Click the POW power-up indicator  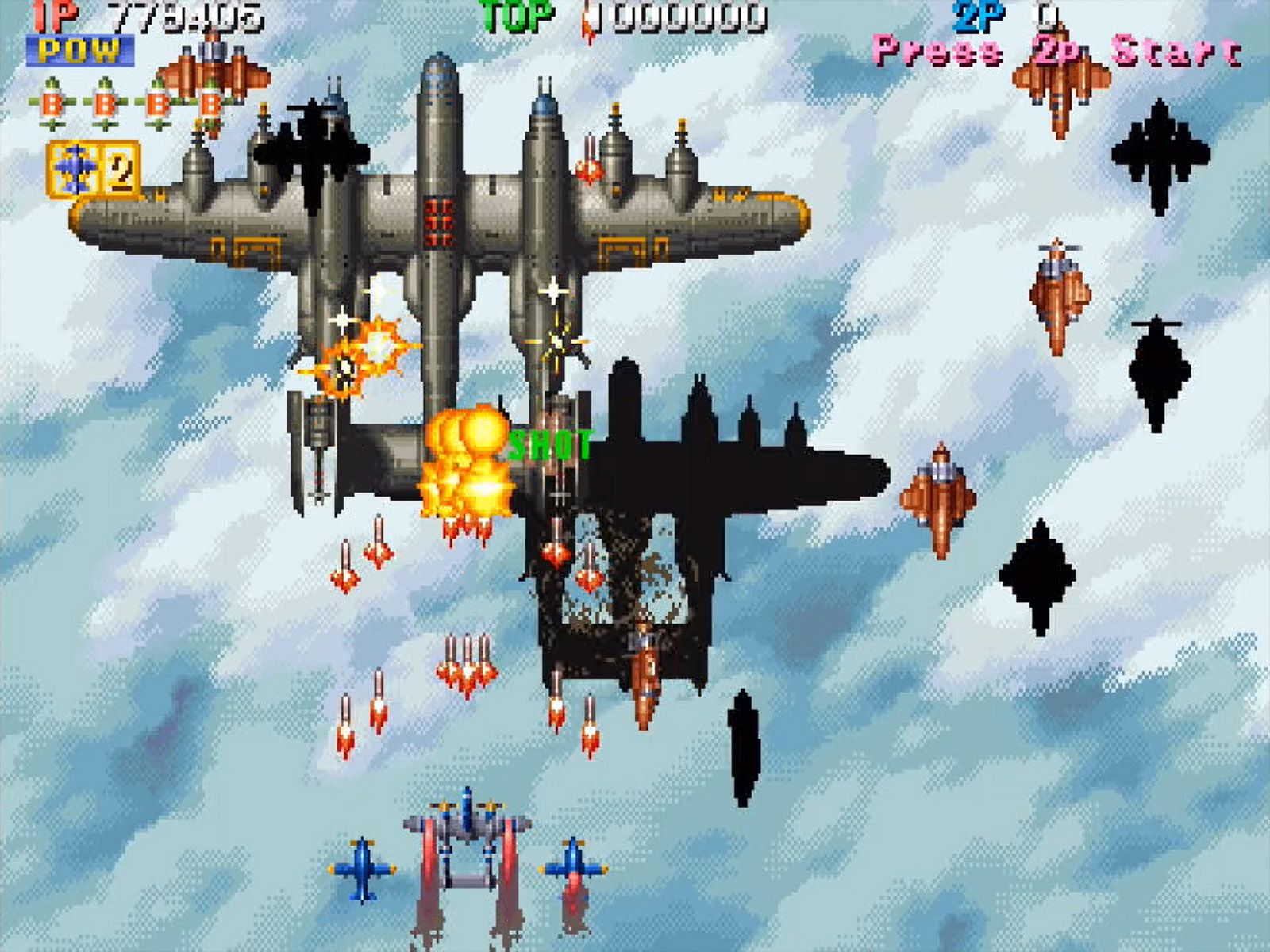[79, 52]
